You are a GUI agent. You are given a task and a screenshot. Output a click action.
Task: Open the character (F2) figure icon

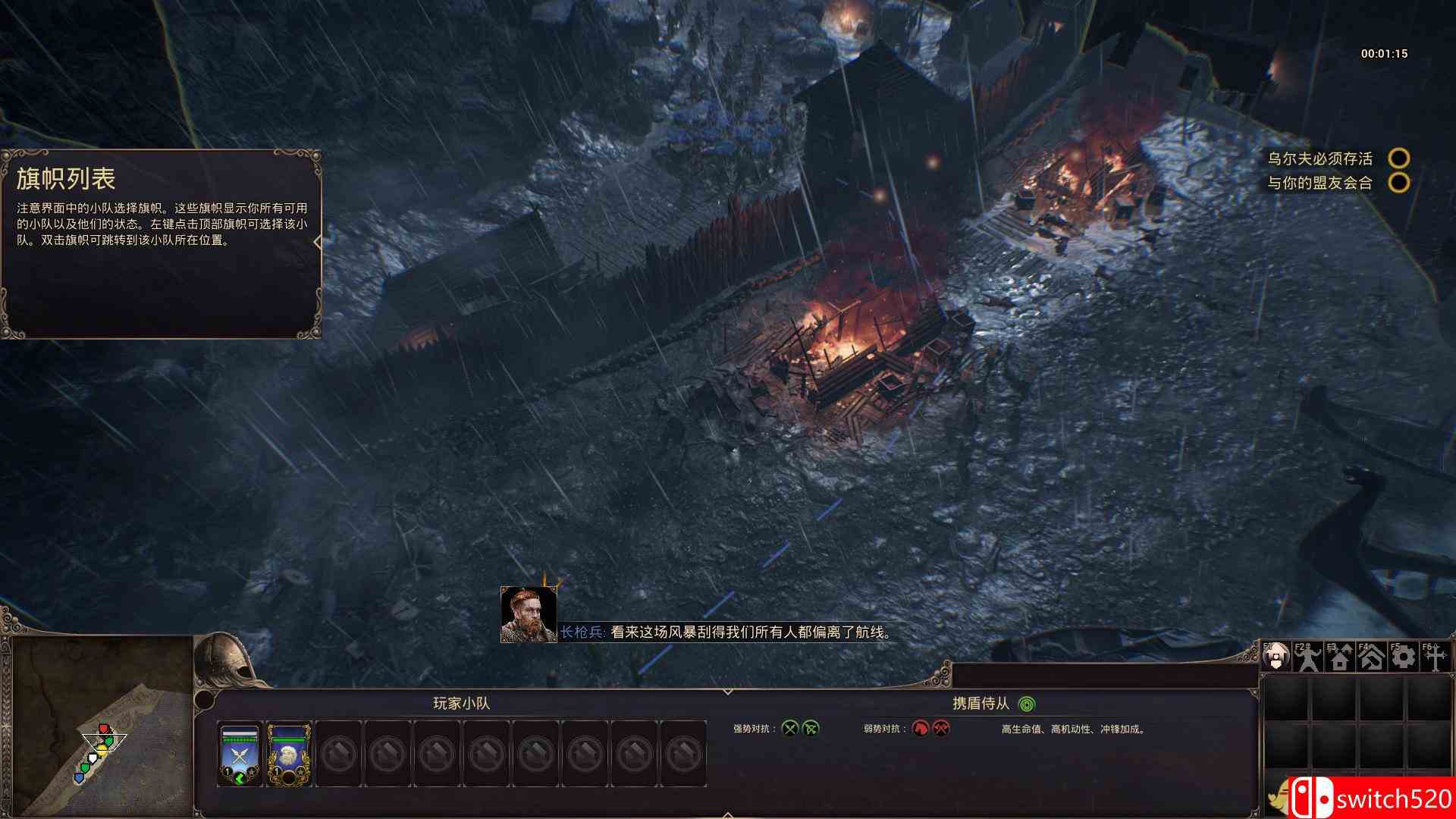(1307, 658)
